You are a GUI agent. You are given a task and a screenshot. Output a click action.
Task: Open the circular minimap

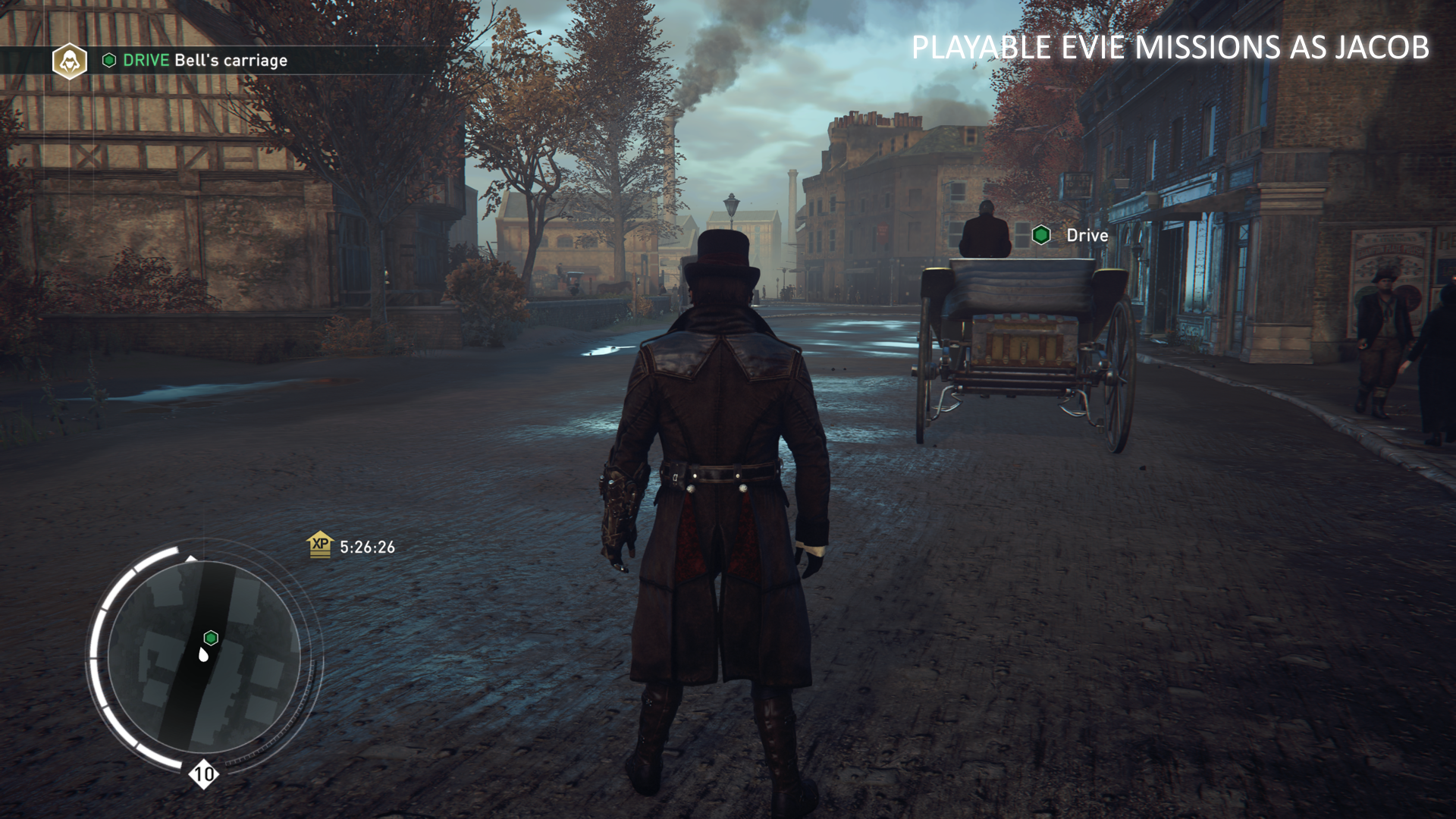[x=203, y=657]
